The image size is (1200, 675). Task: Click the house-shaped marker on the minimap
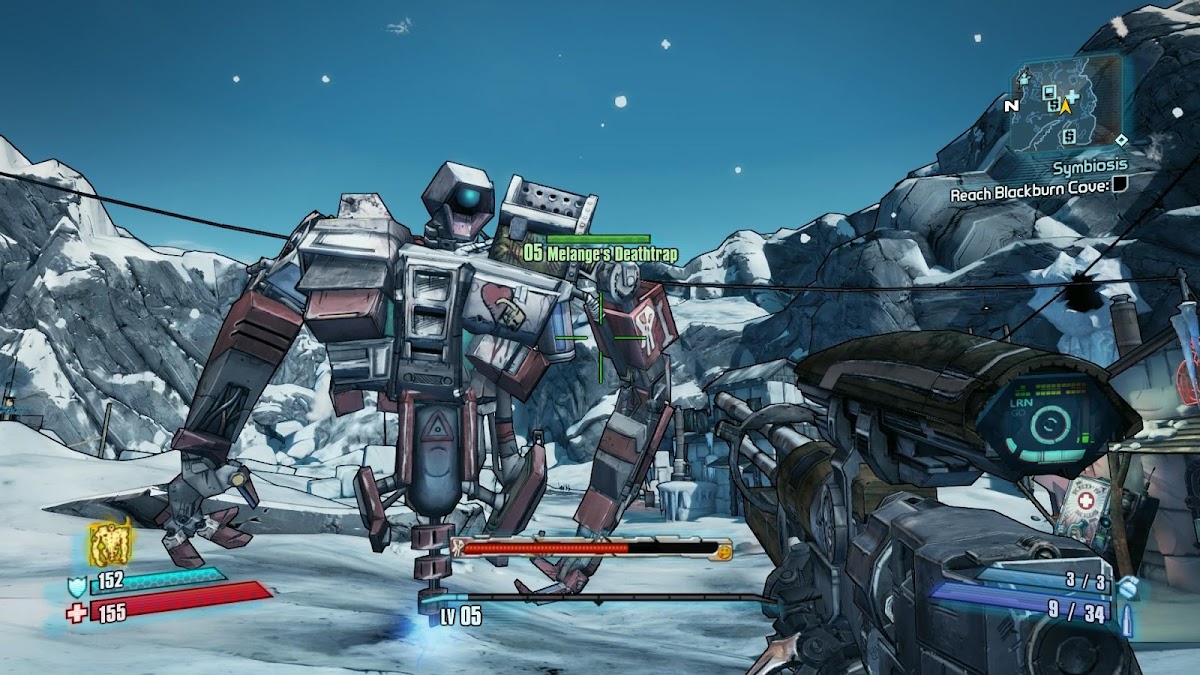(1024, 77)
